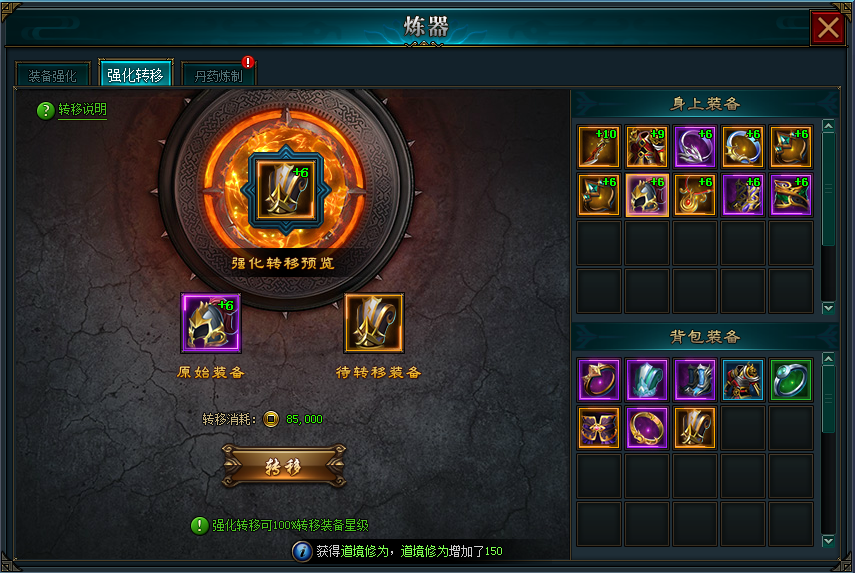The width and height of the screenshot is (855, 573).
Task: Choose the green ring in backpack
Action: pyautogui.click(x=791, y=380)
